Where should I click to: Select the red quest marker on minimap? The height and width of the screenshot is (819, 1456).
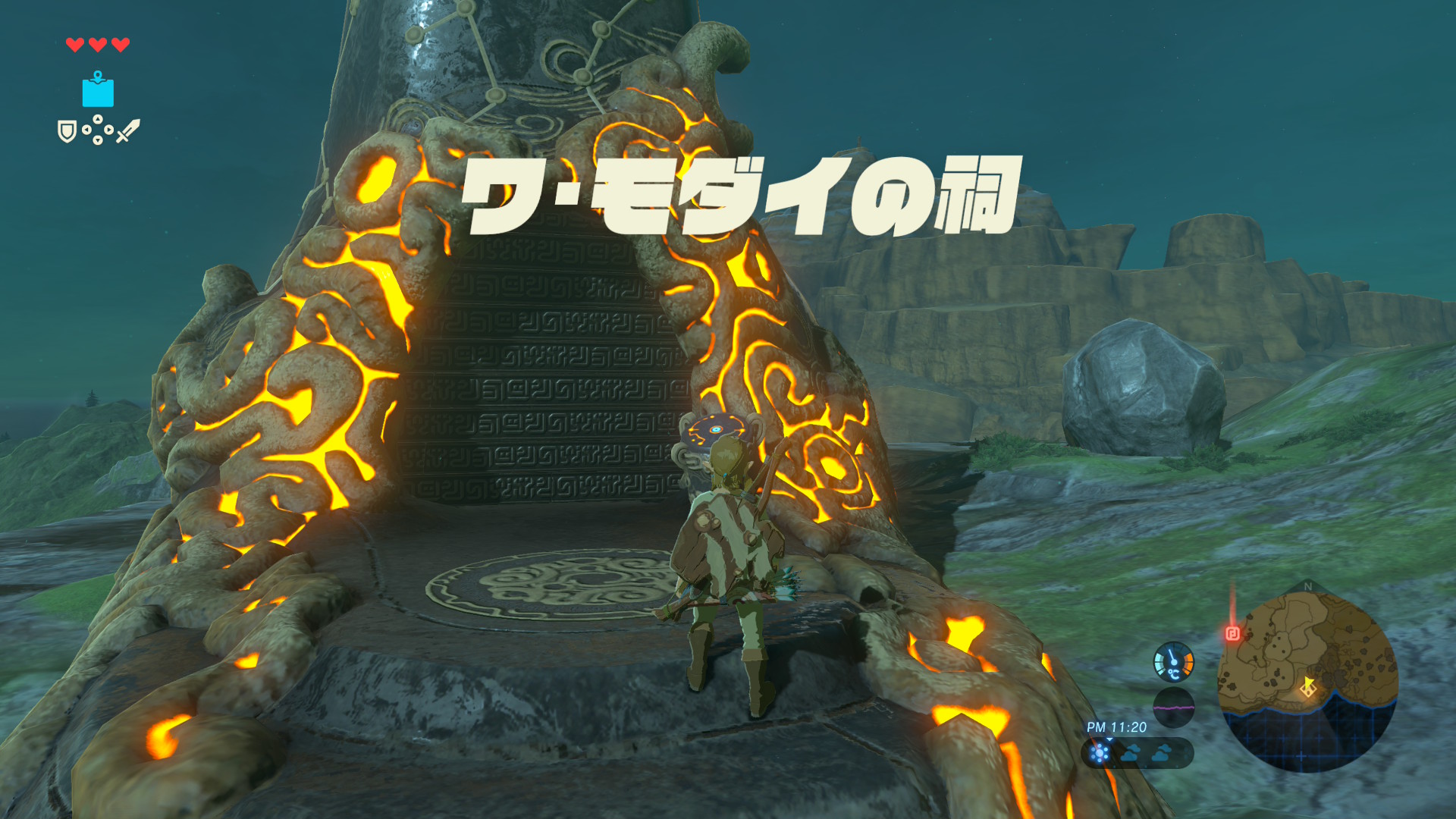coord(1233,633)
